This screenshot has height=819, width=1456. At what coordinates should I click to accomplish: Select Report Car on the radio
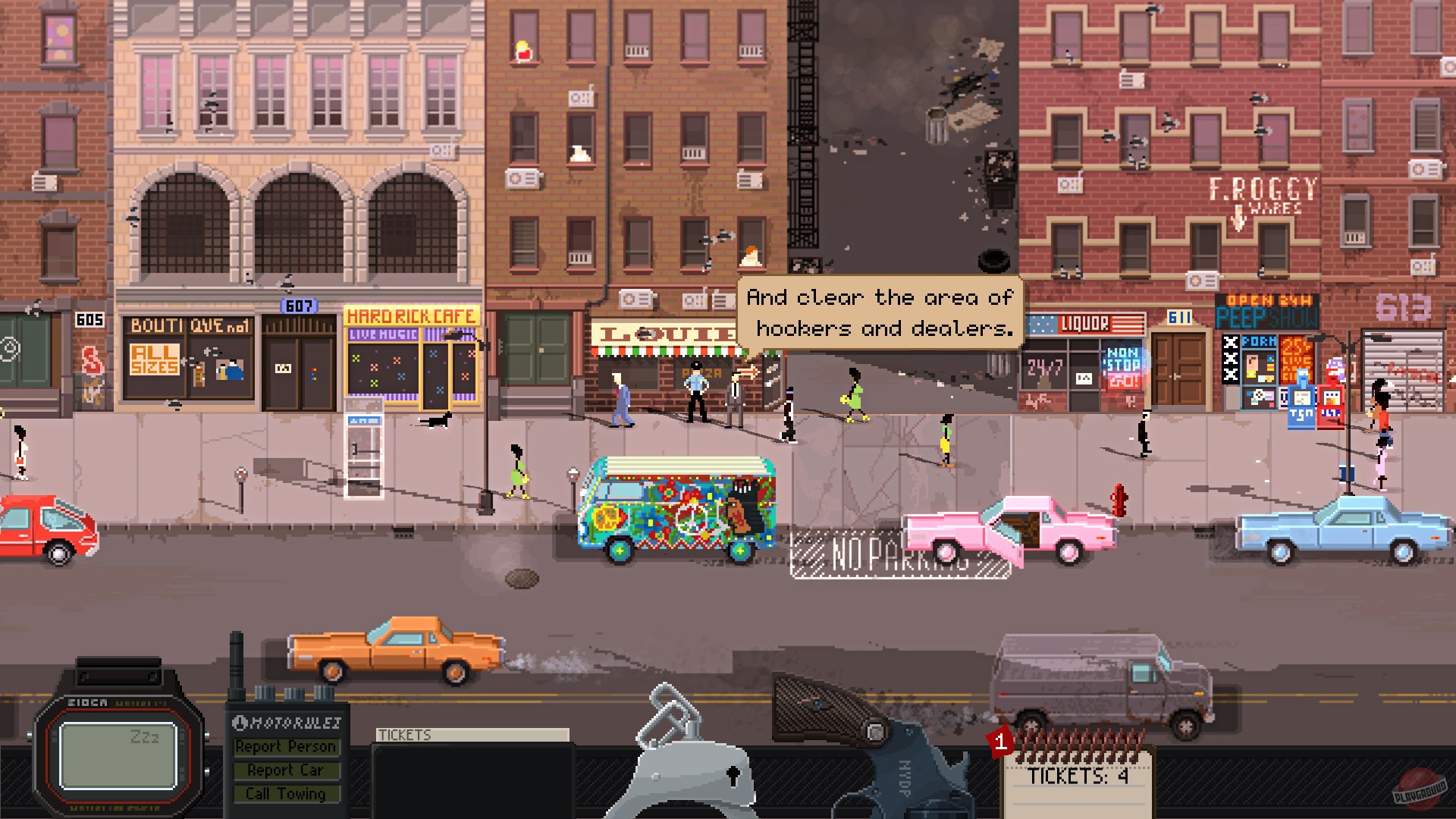287,770
